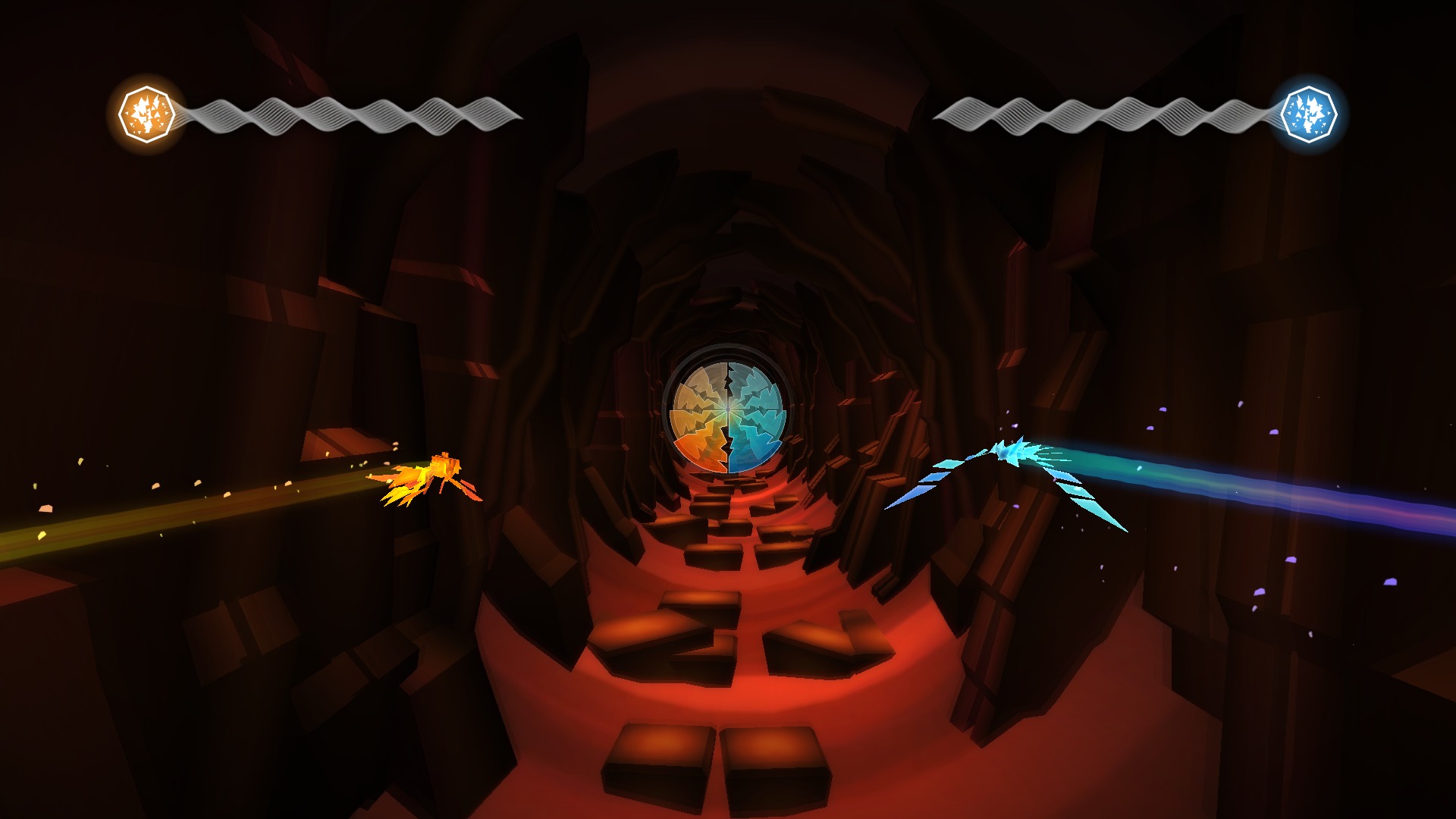The width and height of the screenshot is (1456, 819).
Task: Click the blue player emblem icon
Action: (1308, 114)
